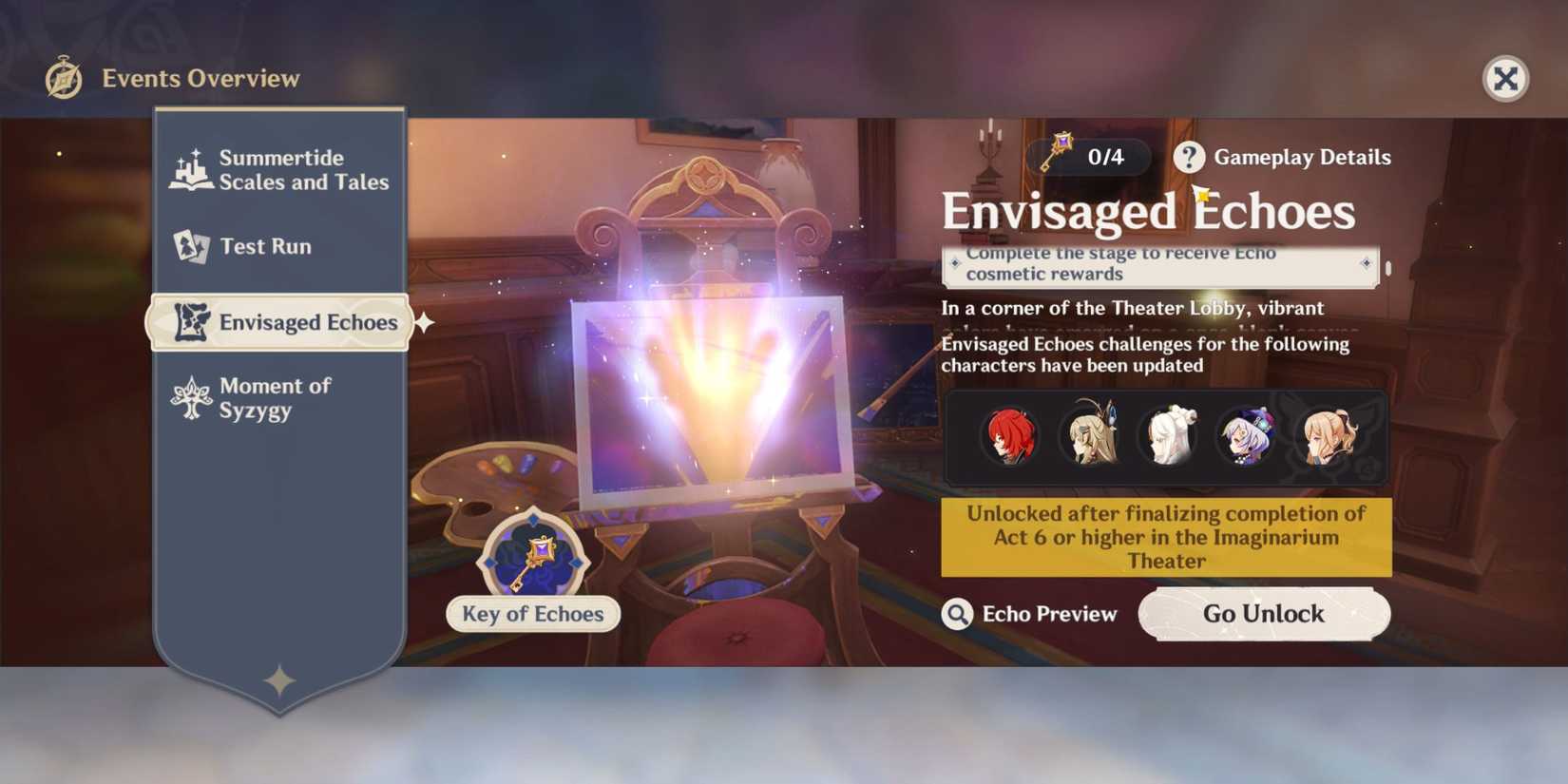Select Diluc's character portrait icon
Viewport: 1568px width, 784px height.
pos(1009,437)
